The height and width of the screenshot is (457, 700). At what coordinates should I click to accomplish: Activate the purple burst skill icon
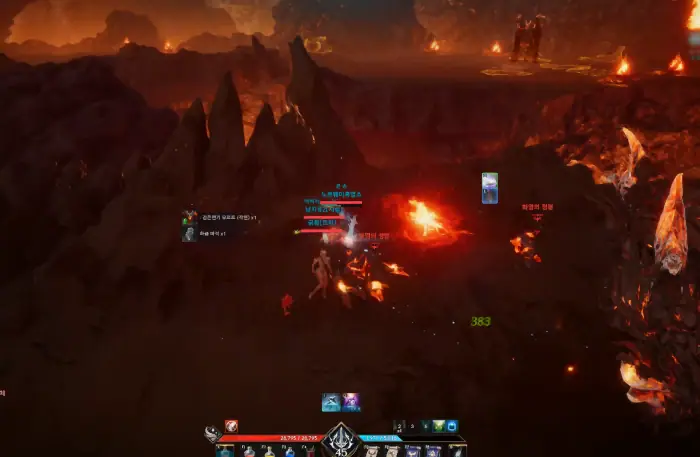tap(351, 402)
